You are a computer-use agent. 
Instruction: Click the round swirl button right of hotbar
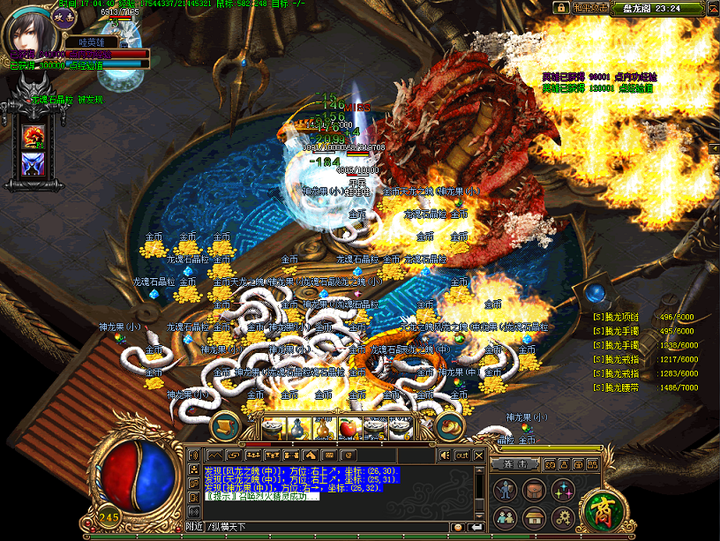click(x=452, y=427)
